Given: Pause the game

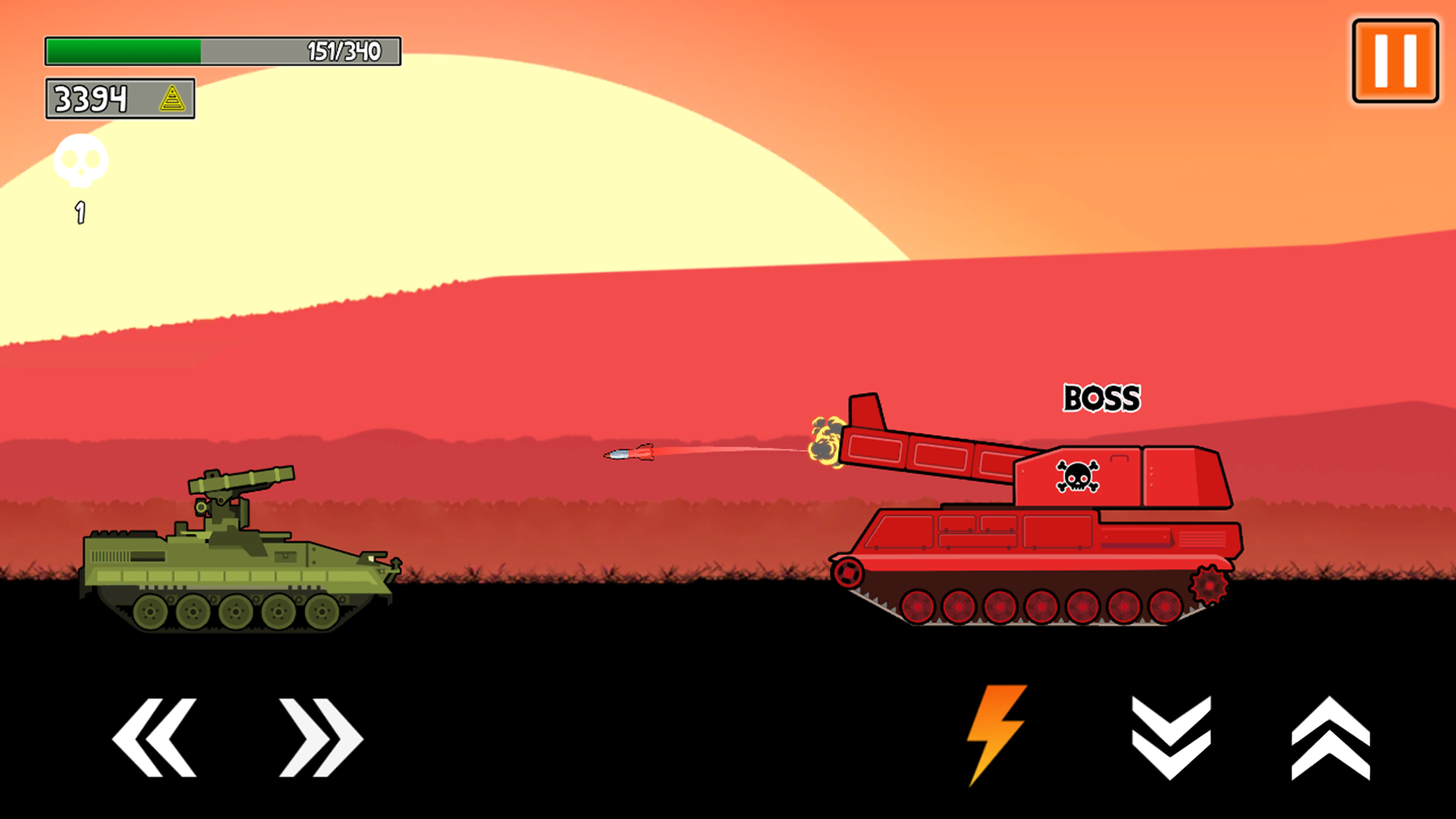Looking at the screenshot, I should pyautogui.click(x=1394, y=58).
